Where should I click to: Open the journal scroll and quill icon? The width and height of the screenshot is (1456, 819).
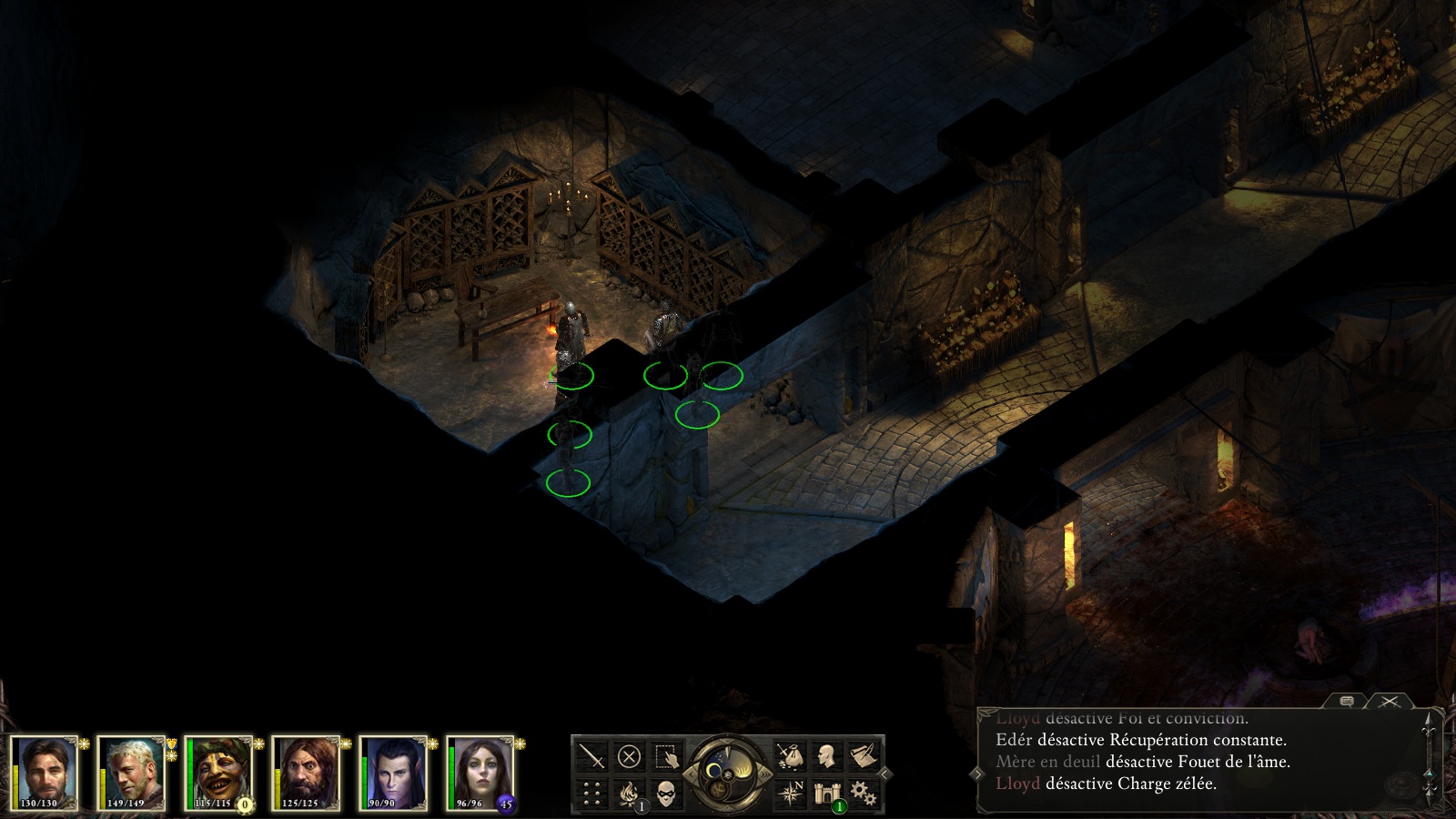click(x=863, y=756)
